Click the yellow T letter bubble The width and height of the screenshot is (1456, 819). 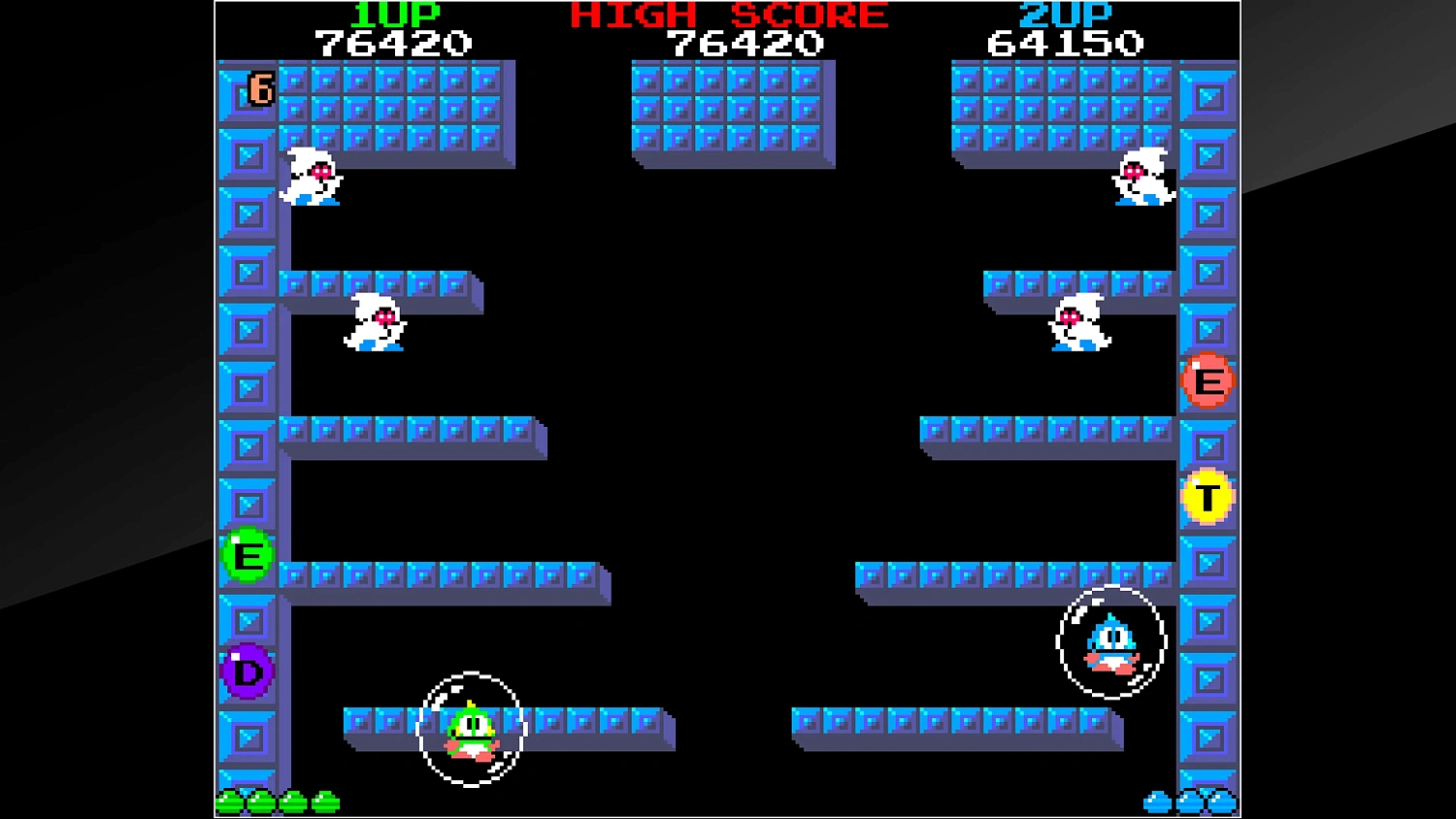(x=1208, y=497)
